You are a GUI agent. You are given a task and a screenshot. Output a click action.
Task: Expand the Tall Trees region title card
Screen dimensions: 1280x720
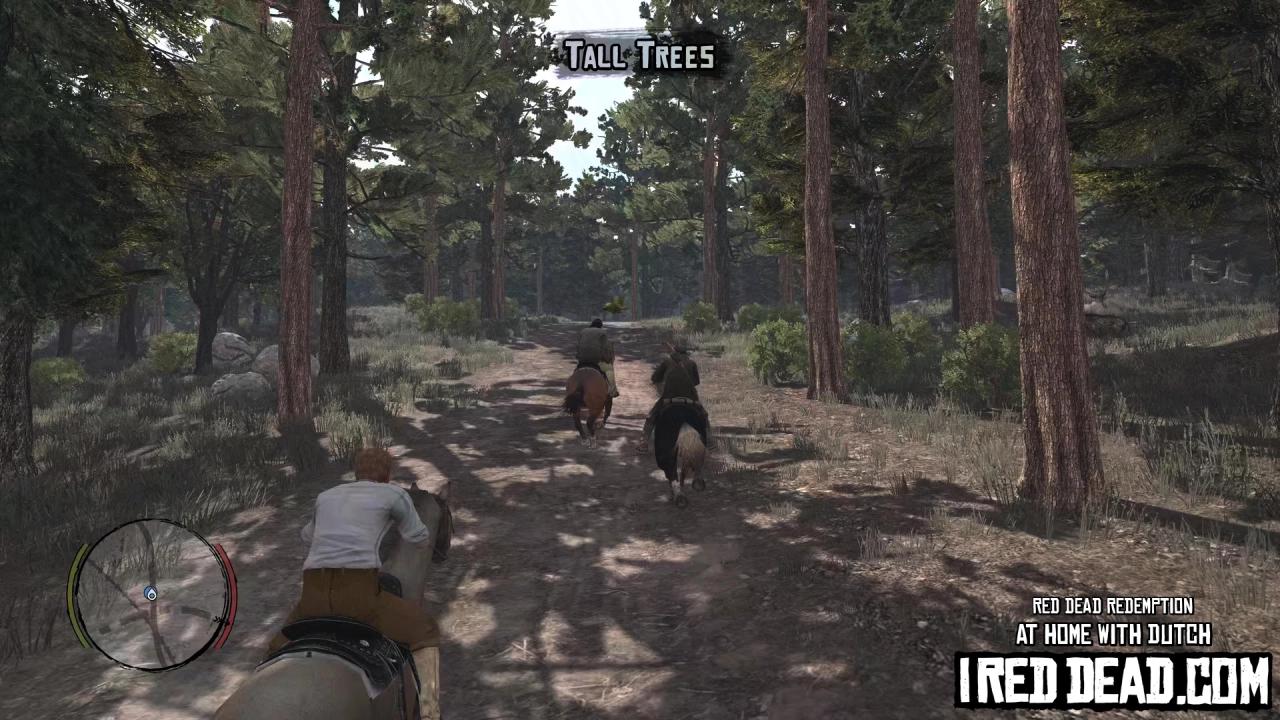[639, 56]
